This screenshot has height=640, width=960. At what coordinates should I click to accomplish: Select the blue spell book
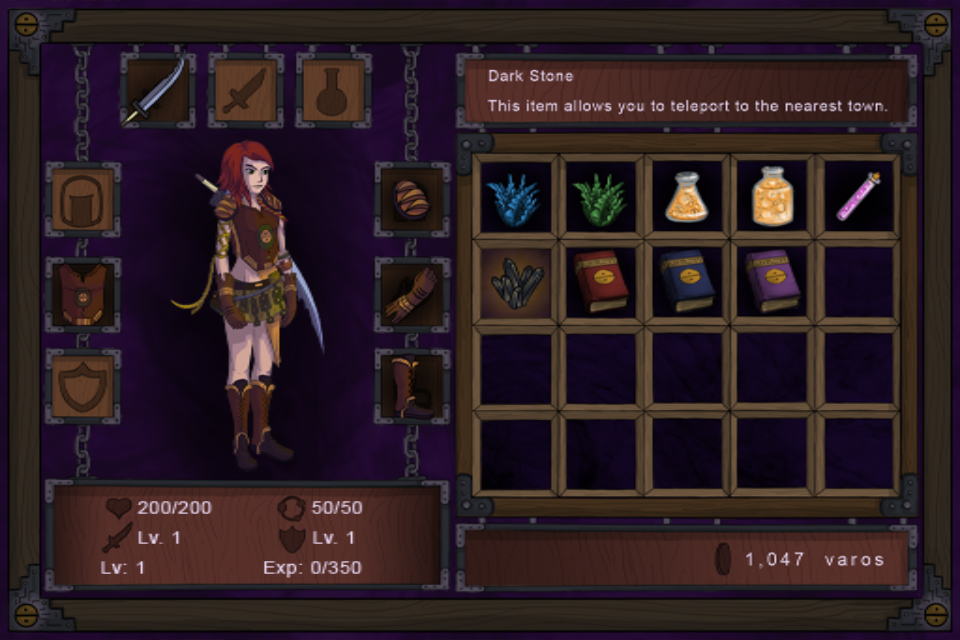pyautogui.click(x=686, y=283)
